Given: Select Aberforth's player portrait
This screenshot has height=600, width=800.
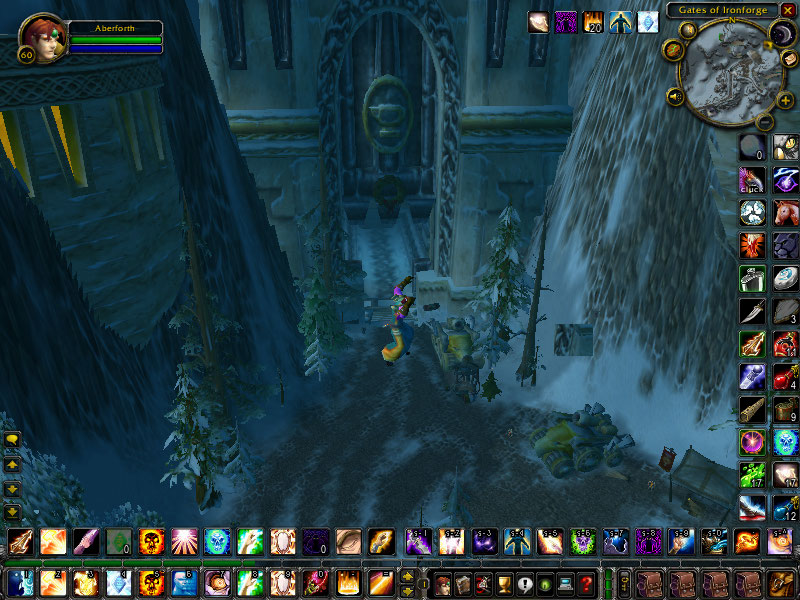Looking at the screenshot, I should [x=41, y=36].
